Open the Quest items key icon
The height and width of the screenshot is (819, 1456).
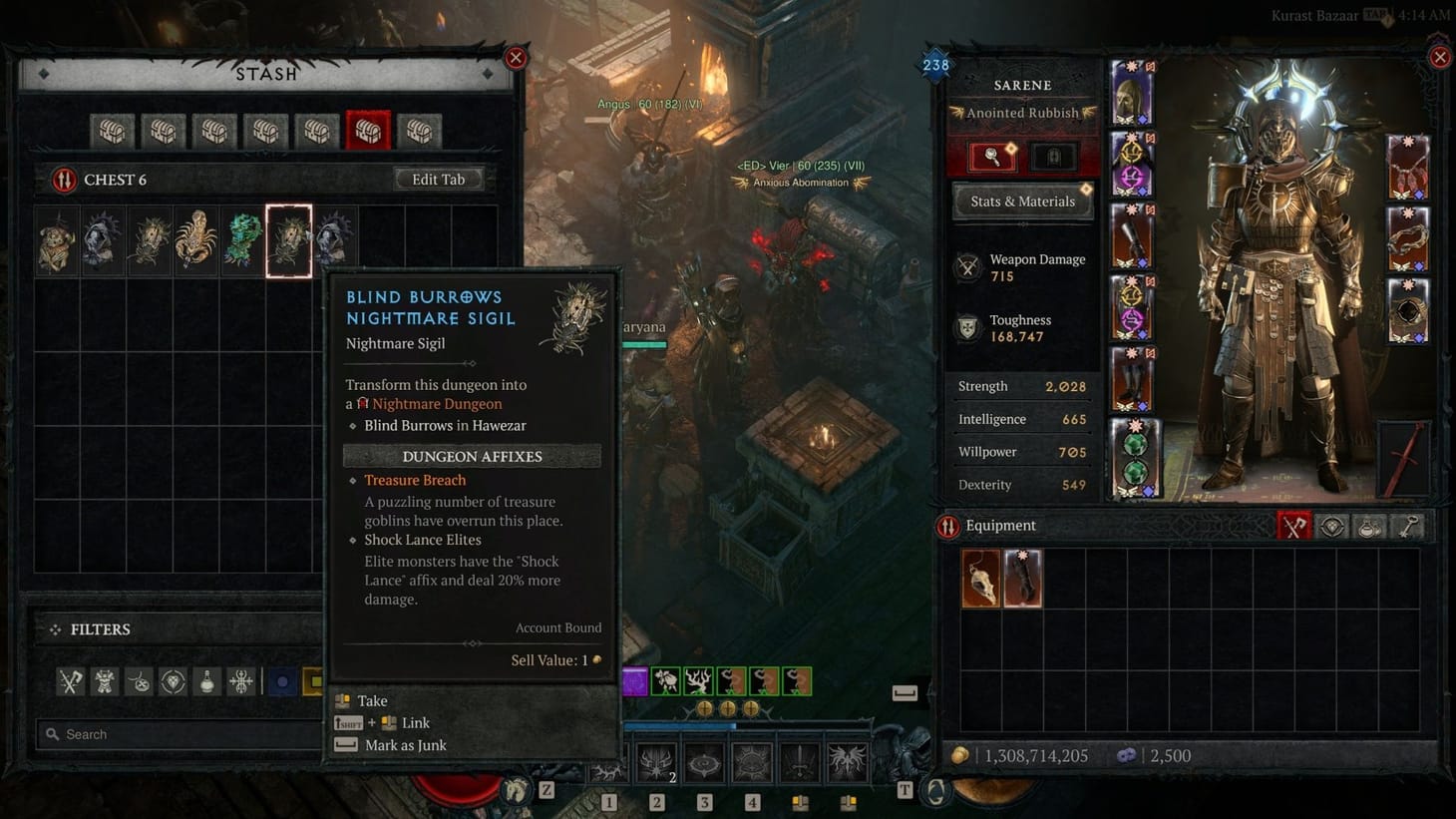pos(1408,526)
